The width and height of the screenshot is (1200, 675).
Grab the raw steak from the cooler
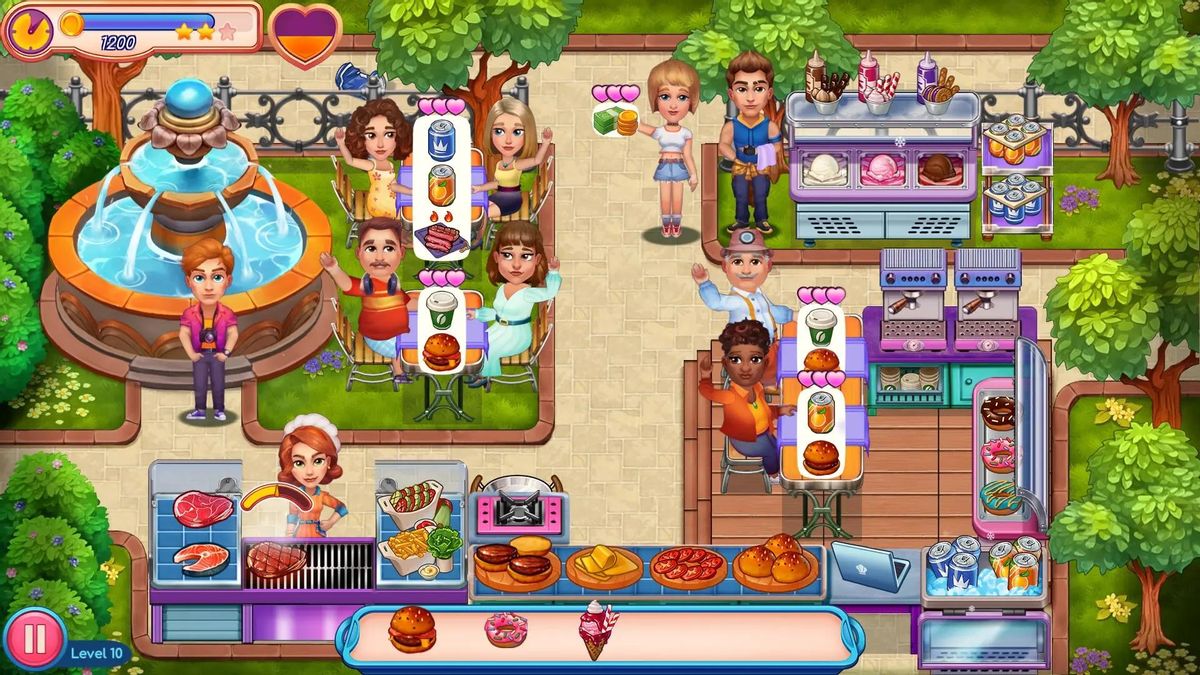(x=203, y=509)
